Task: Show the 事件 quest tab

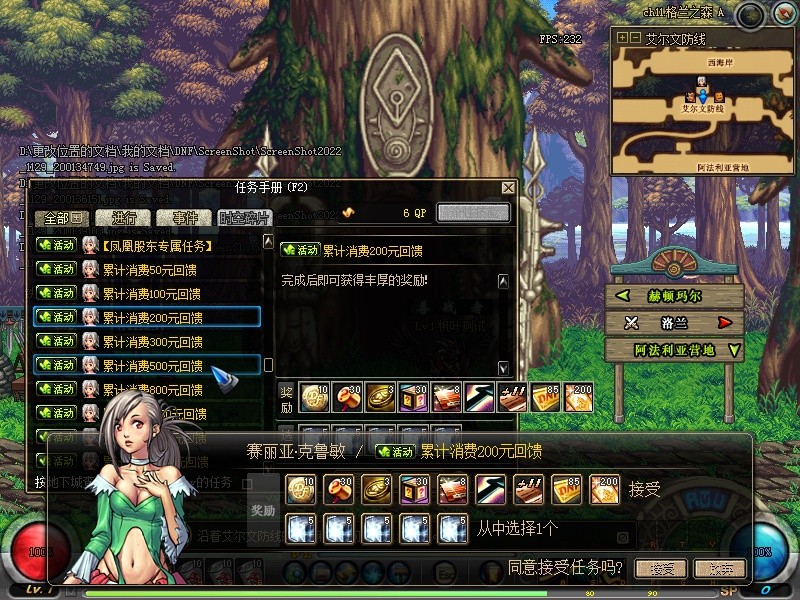Action: click(185, 218)
